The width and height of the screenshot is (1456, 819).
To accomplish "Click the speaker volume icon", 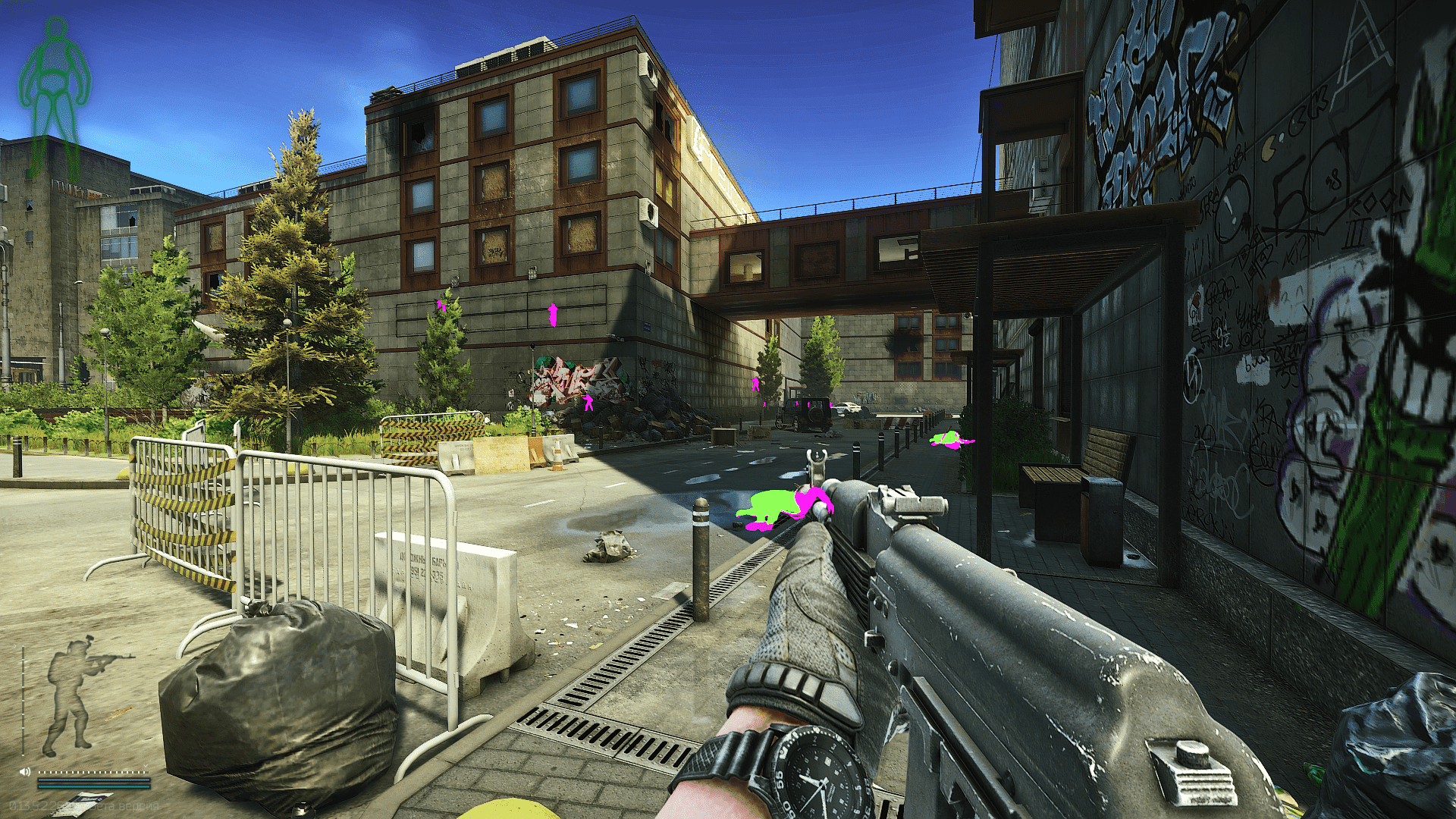I will pyautogui.click(x=24, y=771).
